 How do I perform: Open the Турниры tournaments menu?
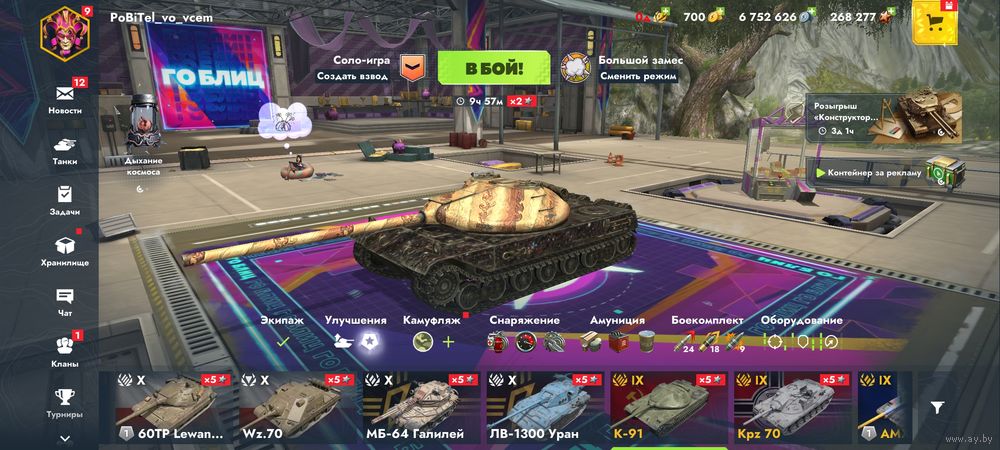click(65, 400)
